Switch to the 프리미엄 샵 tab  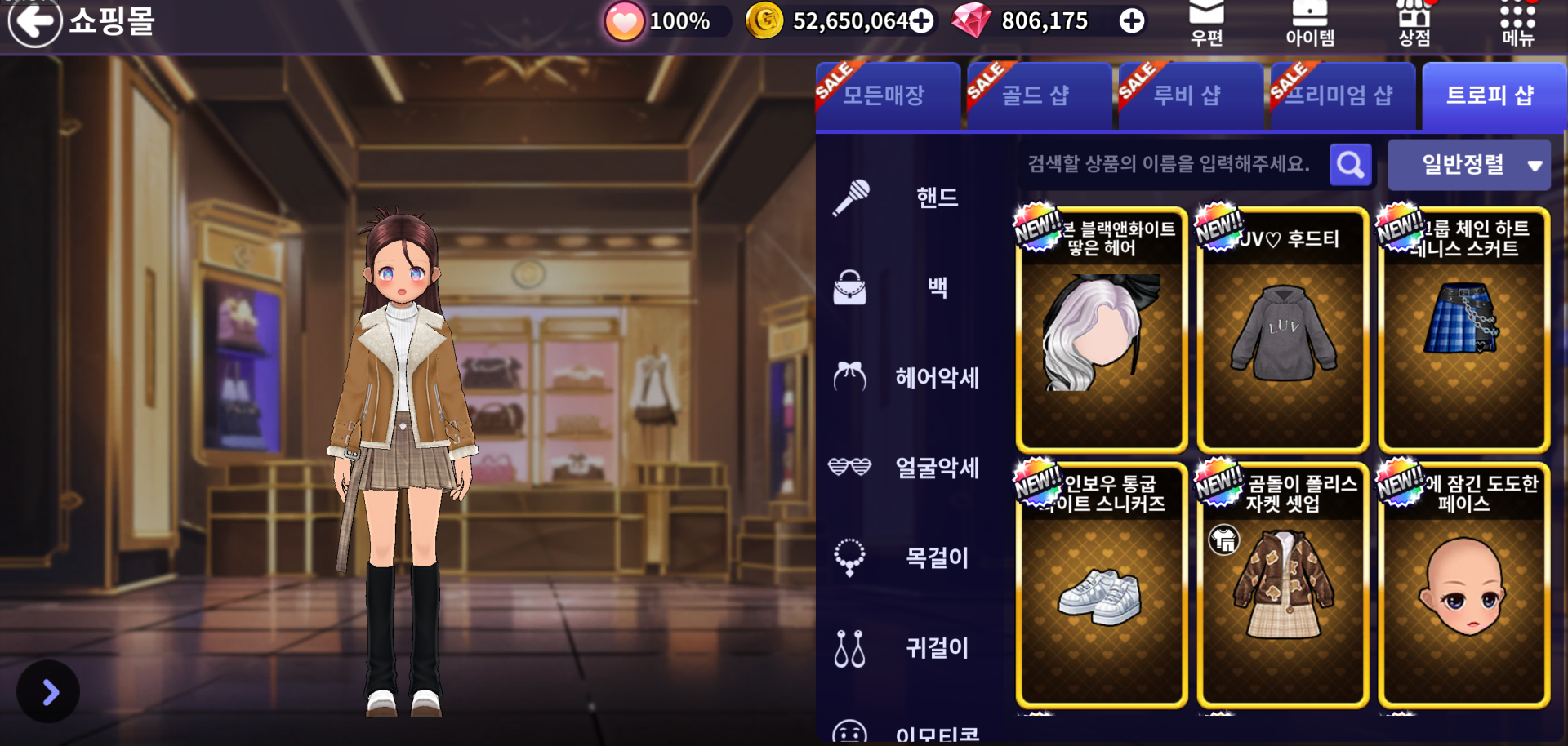[1341, 95]
